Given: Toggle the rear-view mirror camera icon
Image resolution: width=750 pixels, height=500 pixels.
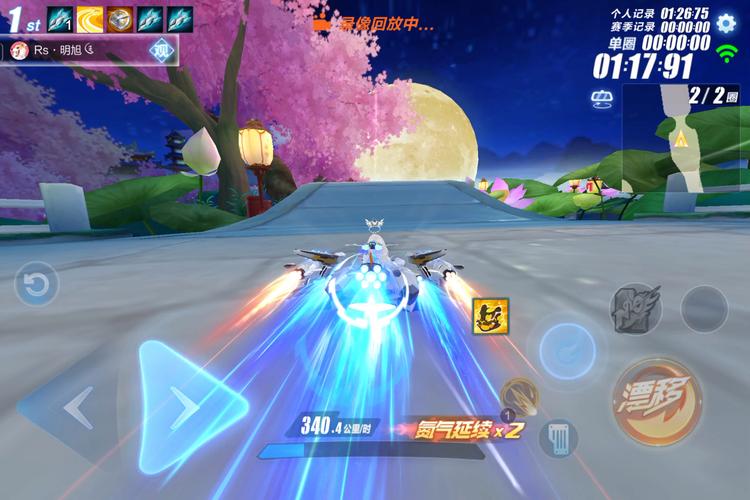Looking at the screenshot, I should [602, 98].
